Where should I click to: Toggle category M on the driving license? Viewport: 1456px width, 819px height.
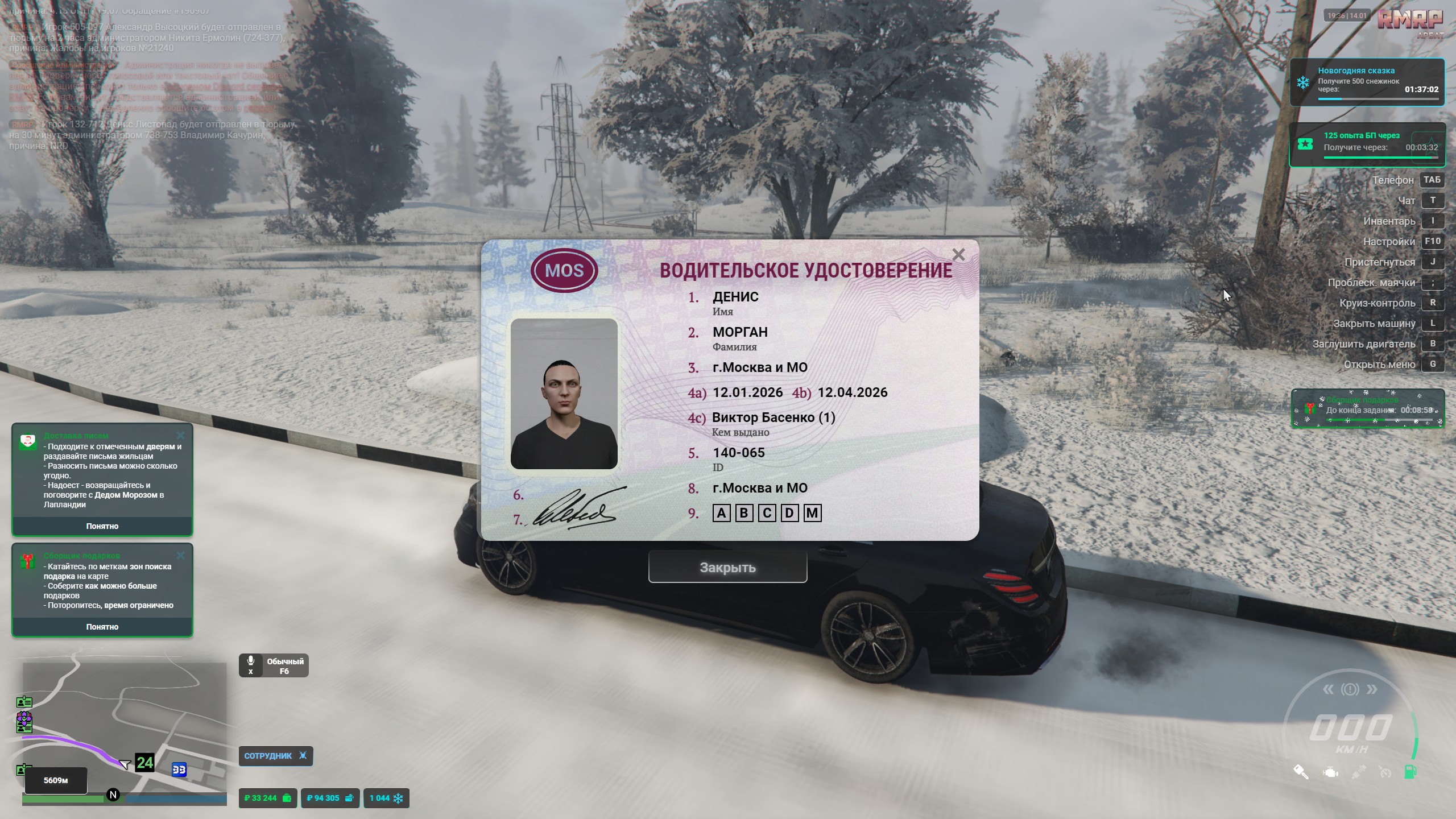tap(813, 512)
